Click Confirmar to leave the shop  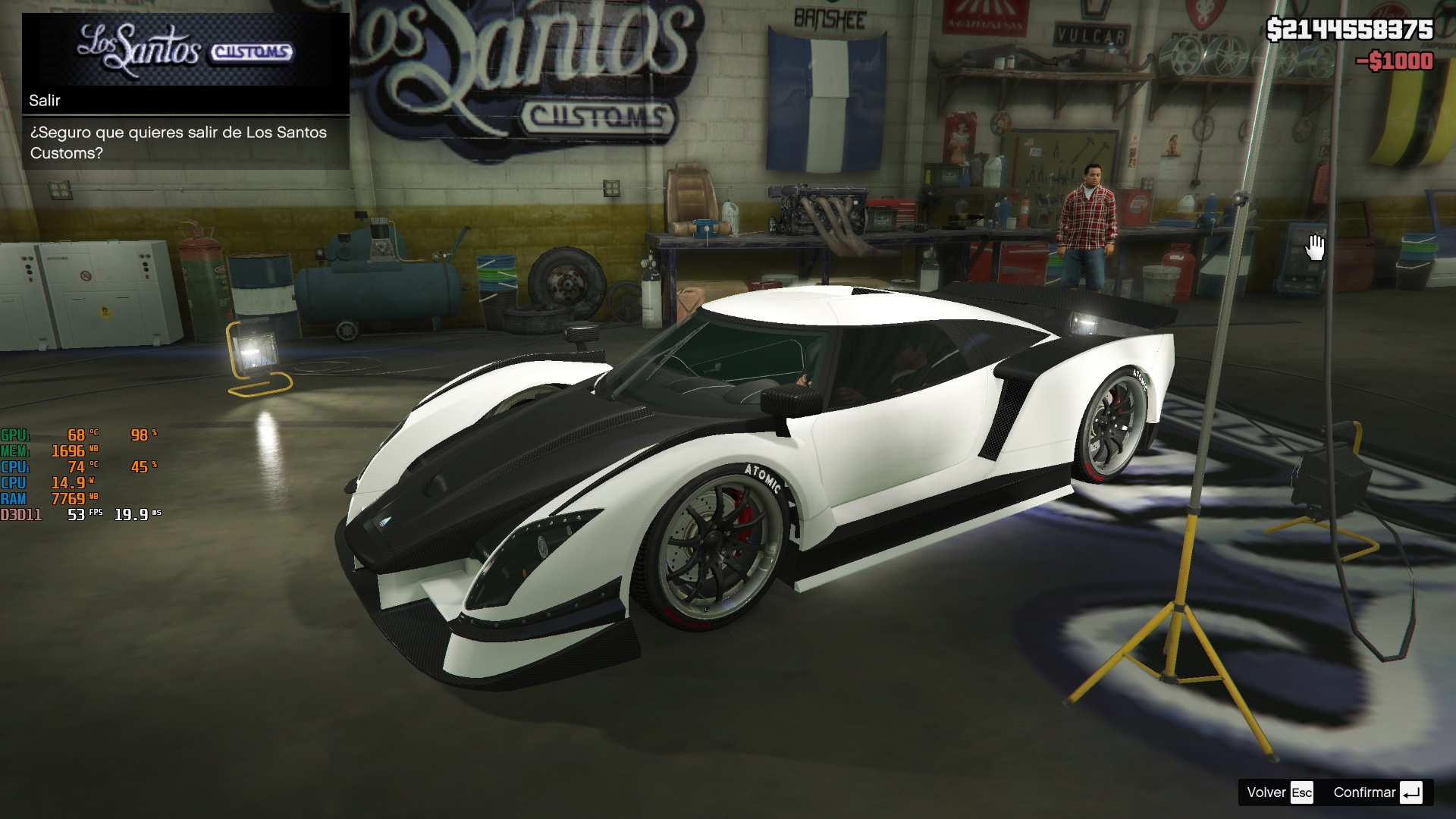[1376, 792]
